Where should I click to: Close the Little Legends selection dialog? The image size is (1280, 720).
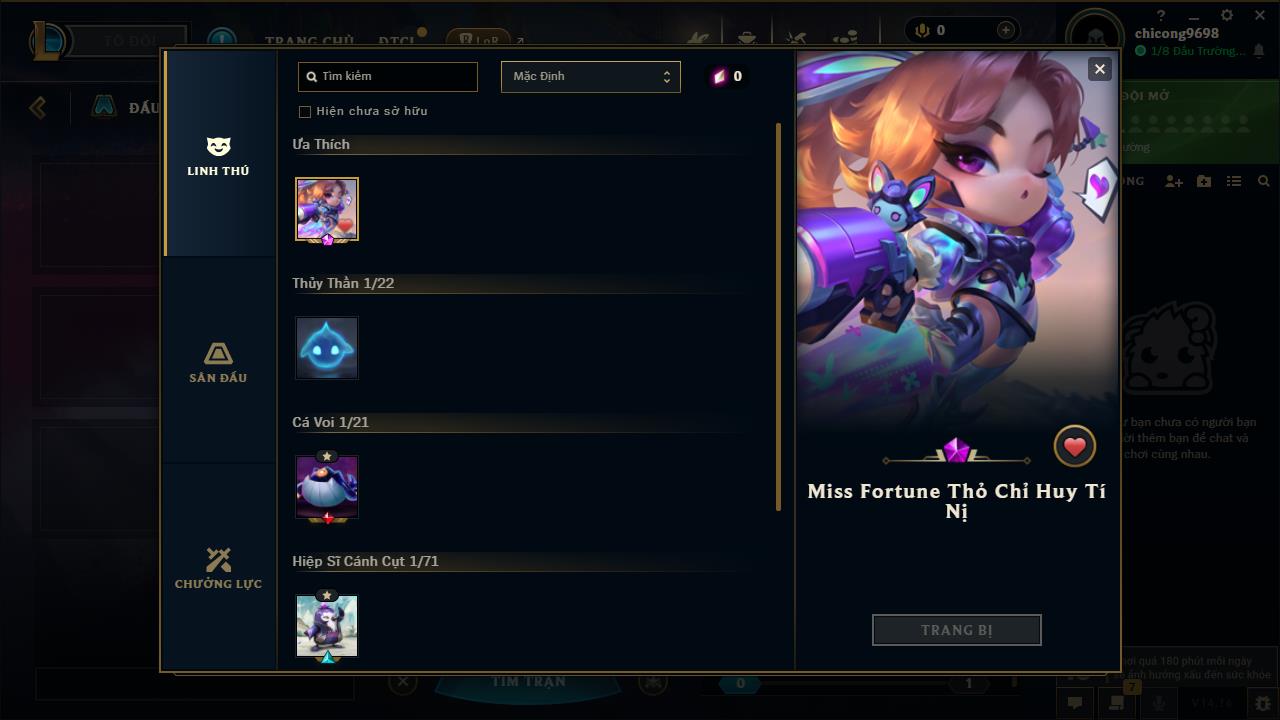1099,69
